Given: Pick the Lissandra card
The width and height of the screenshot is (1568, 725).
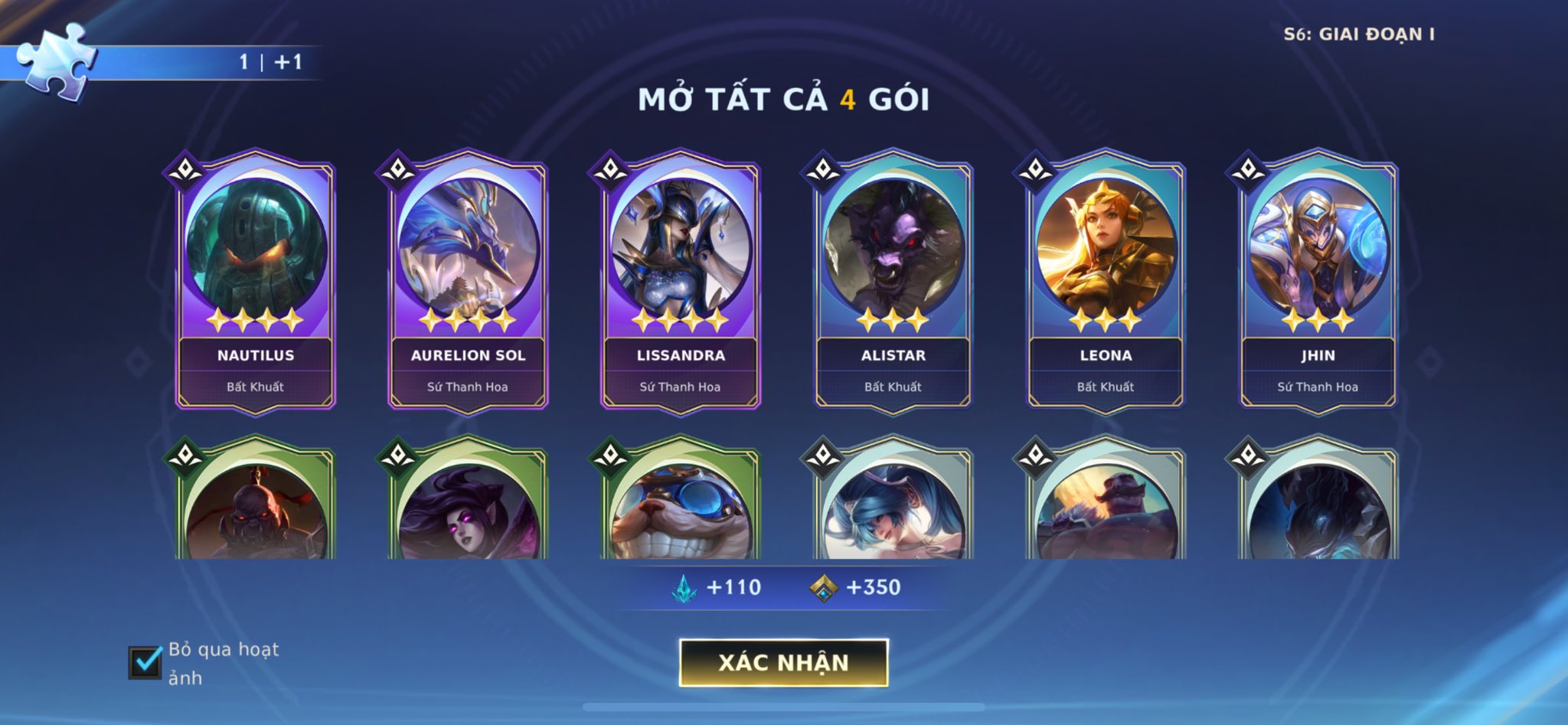Looking at the screenshot, I should 681,283.
